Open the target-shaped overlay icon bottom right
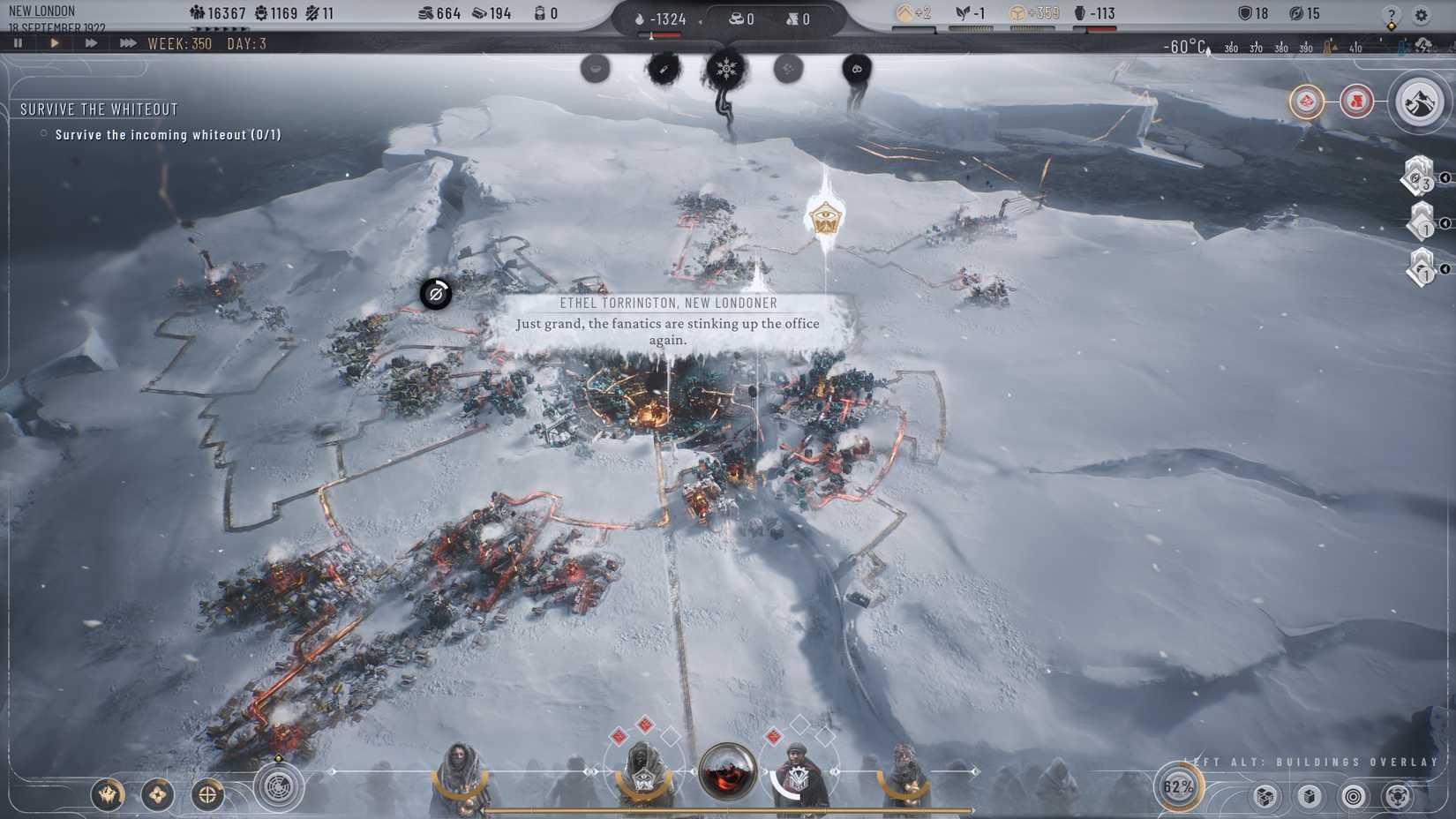The width and height of the screenshot is (1456, 819). click(1353, 796)
